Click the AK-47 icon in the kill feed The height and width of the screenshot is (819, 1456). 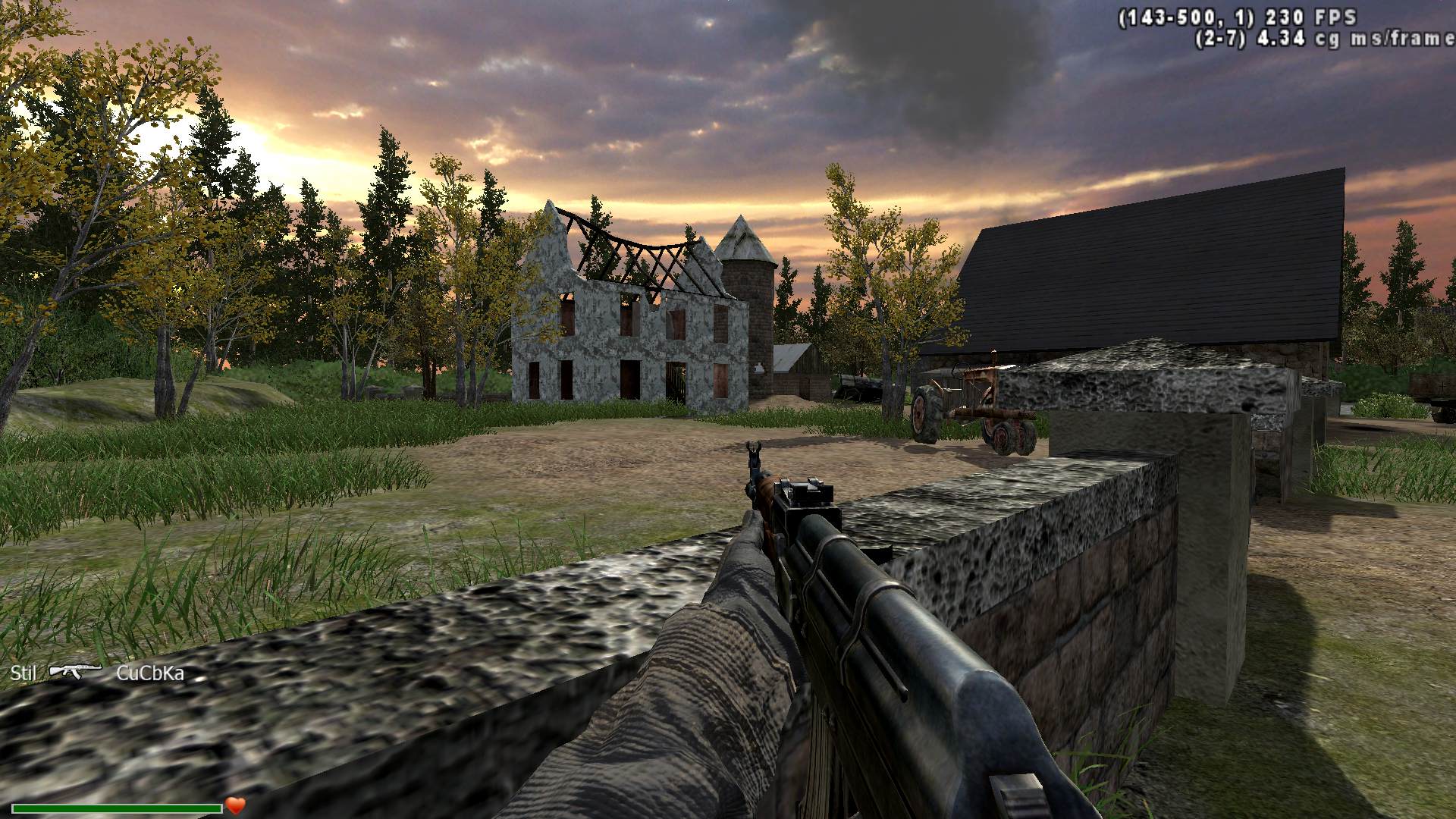[x=75, y=671]
